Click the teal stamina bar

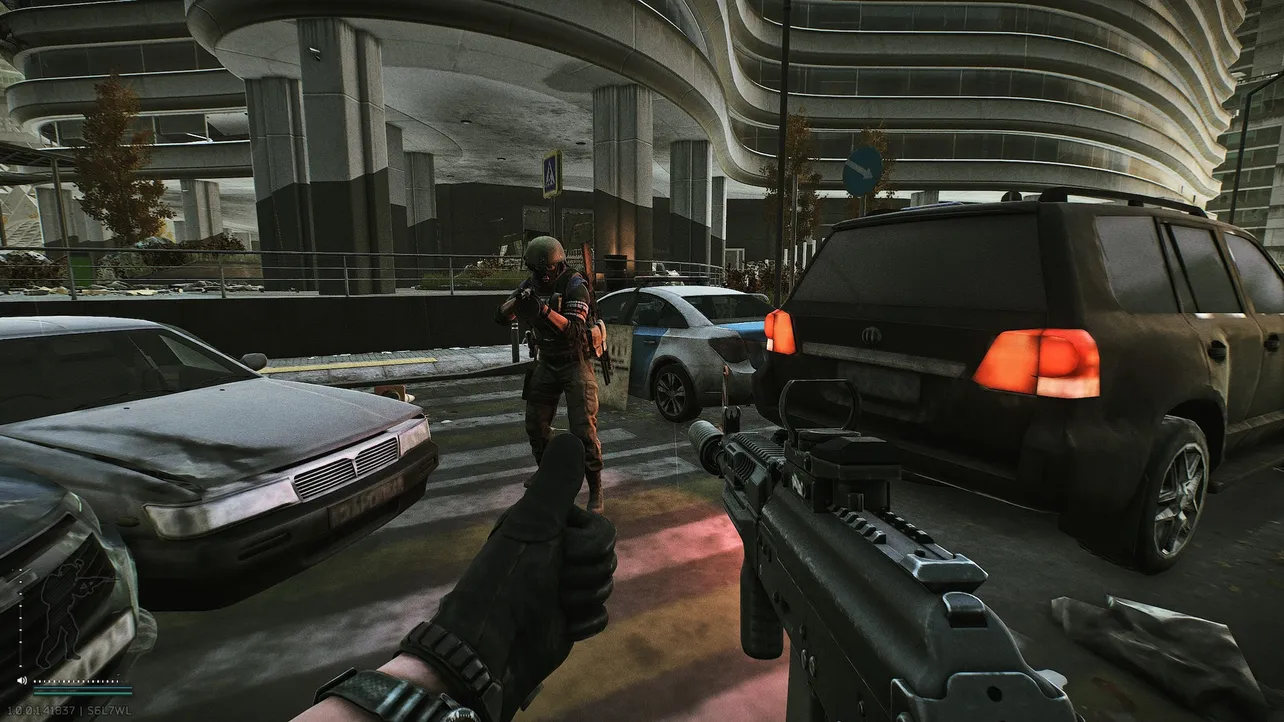pos(82,692)
